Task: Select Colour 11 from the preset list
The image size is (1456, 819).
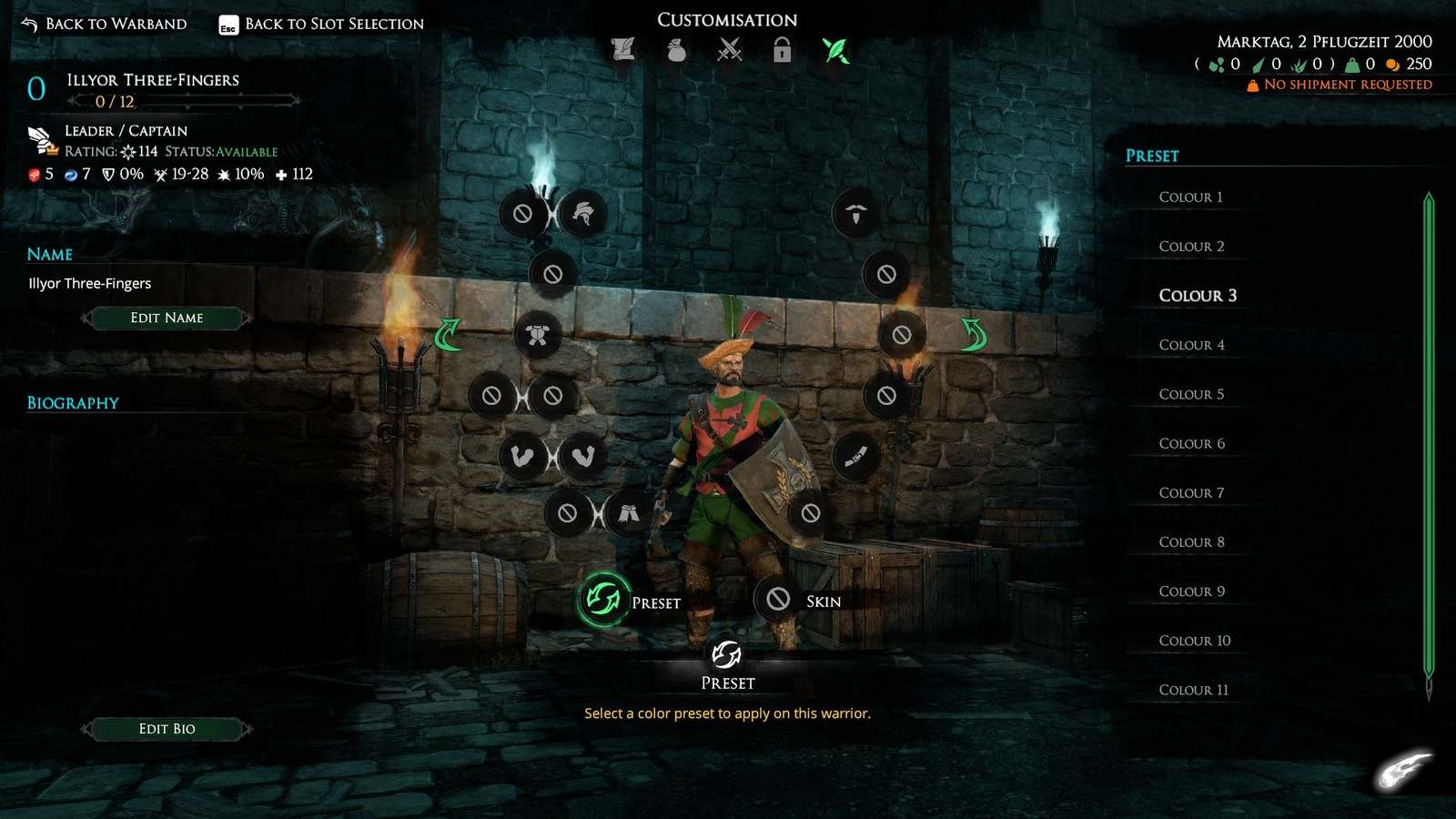Action: point(1193,690)
